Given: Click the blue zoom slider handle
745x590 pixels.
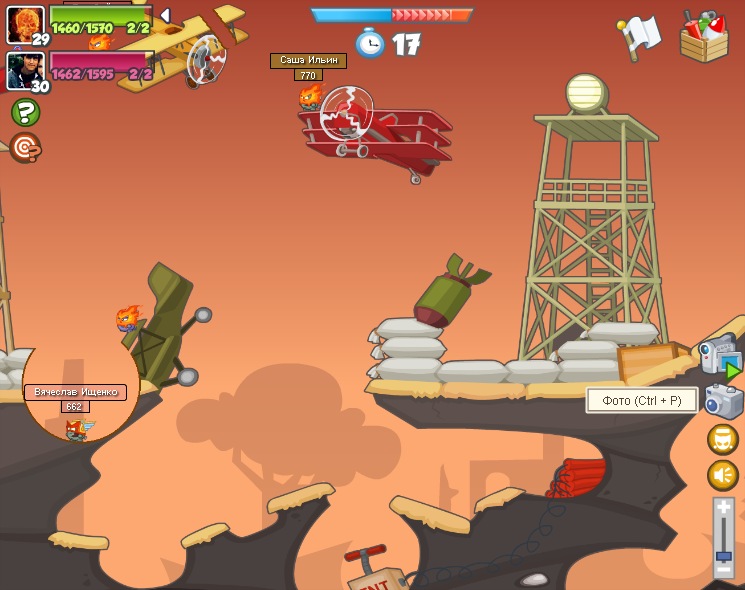Looking at the screenshot, I should pos(724,553).
